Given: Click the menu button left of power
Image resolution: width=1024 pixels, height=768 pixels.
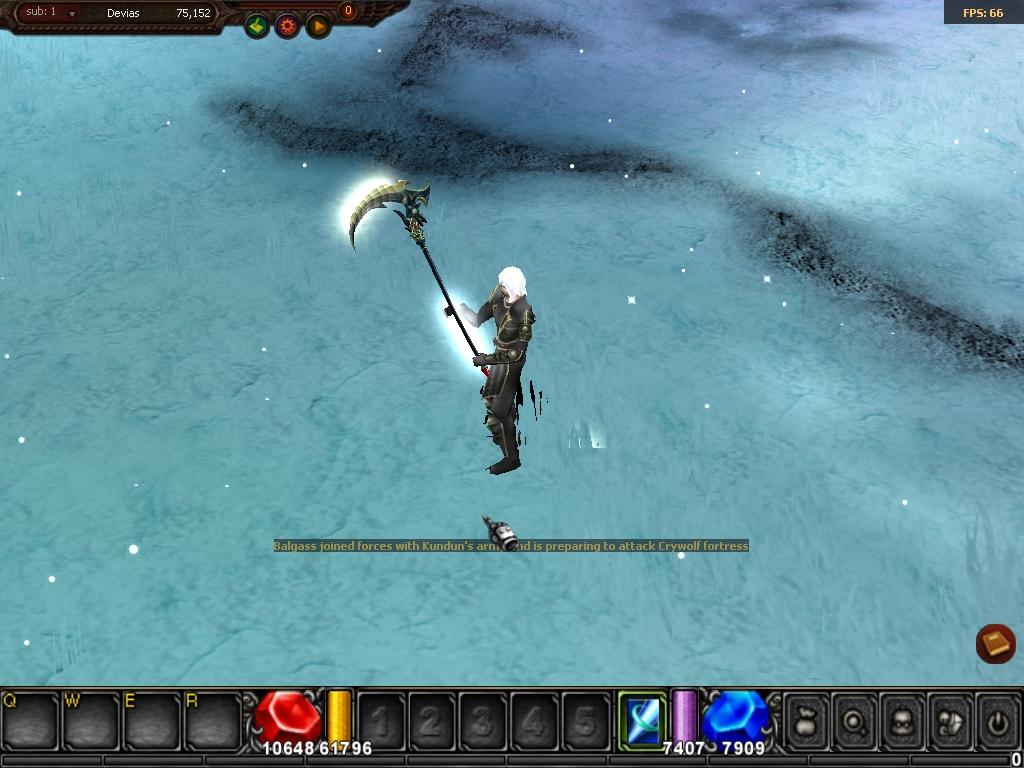Looking at the screenshot, I should coord(950,720).
